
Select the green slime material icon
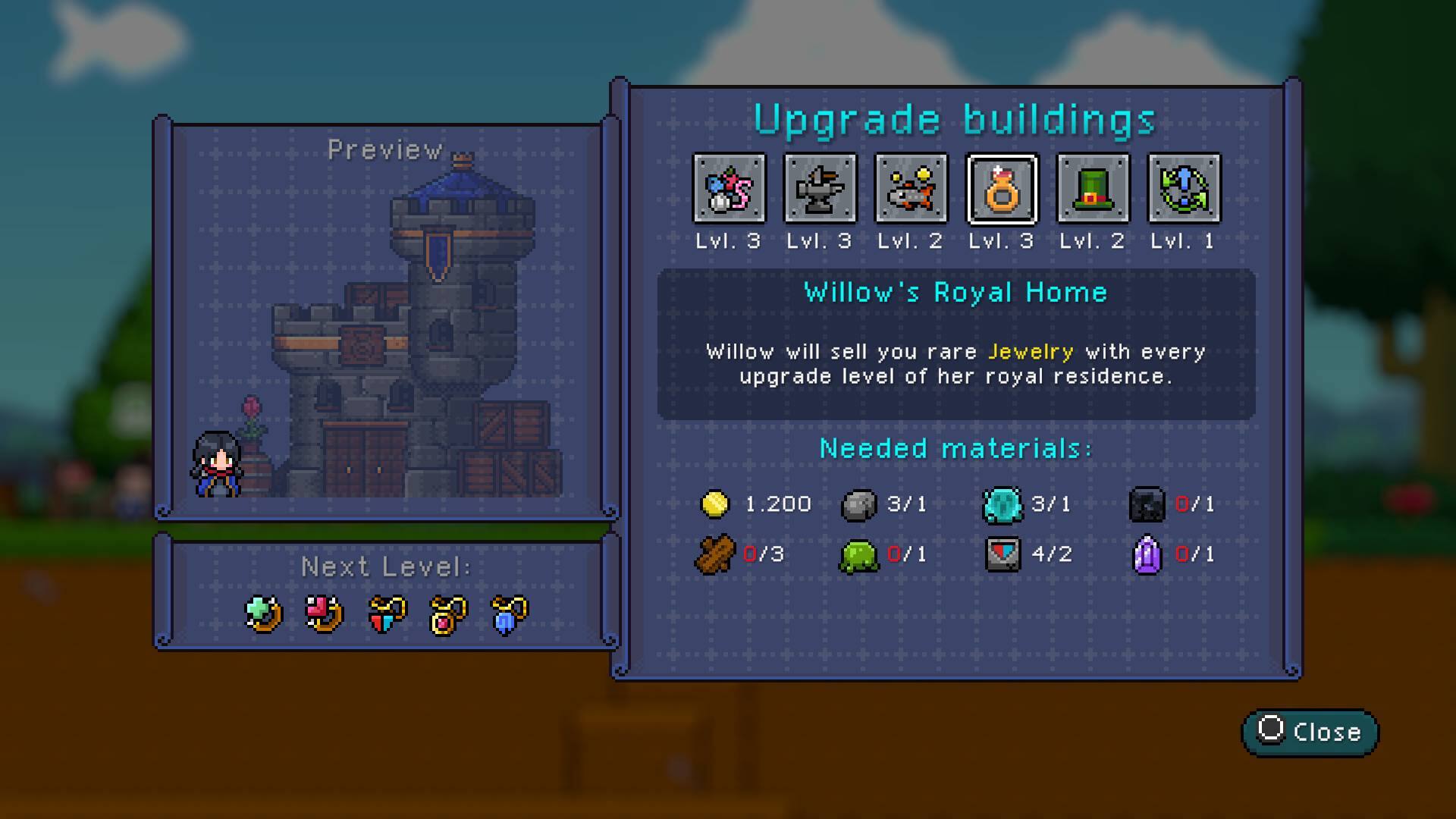click(x=857, y=554)
